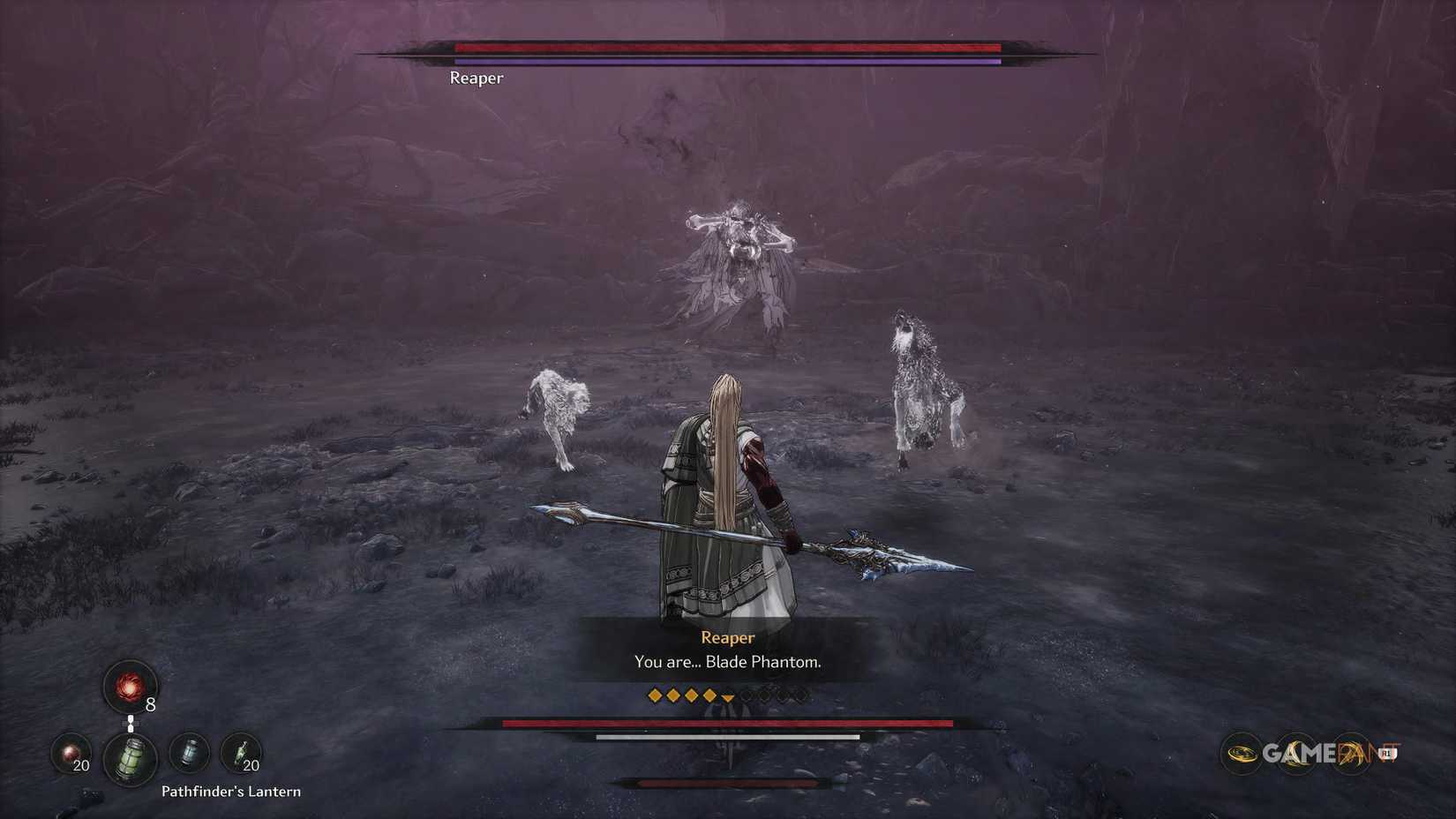This screenshot has width=1456, height=819.
Task: Click the boss health bar at the top
Action: click(726, 47)
